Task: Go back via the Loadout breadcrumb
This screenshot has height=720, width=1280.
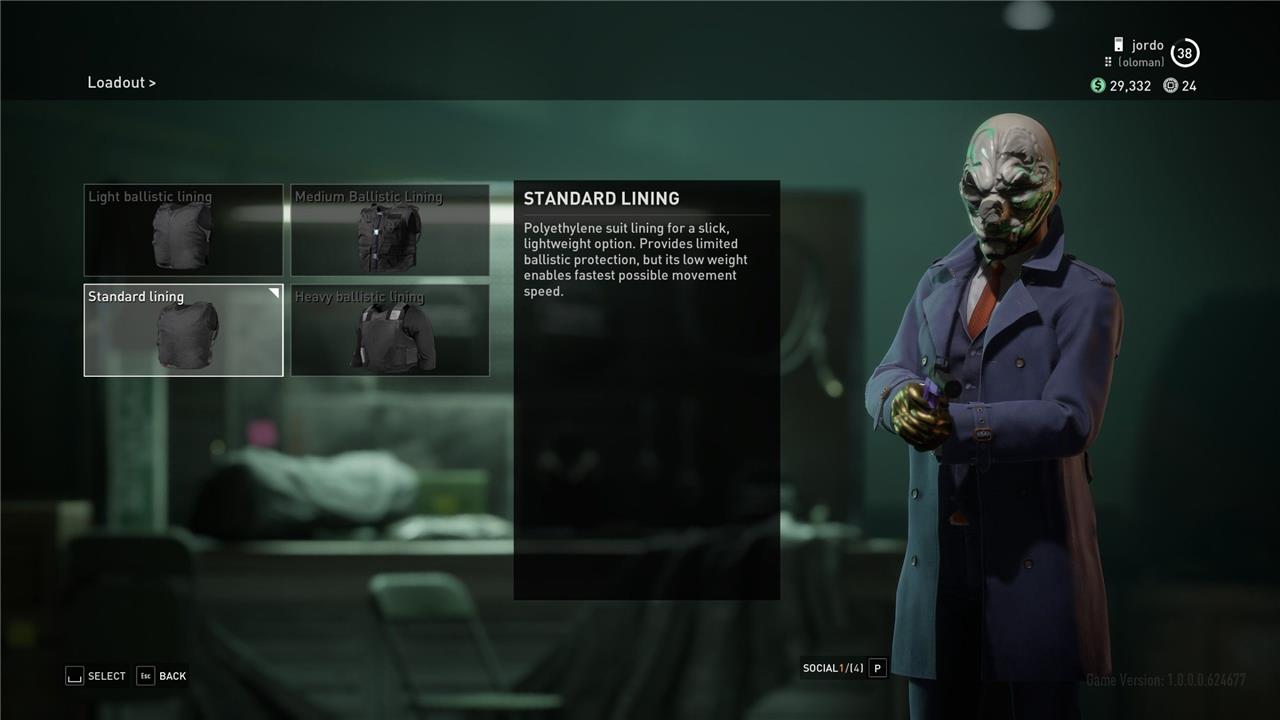Action: [121, 83]
